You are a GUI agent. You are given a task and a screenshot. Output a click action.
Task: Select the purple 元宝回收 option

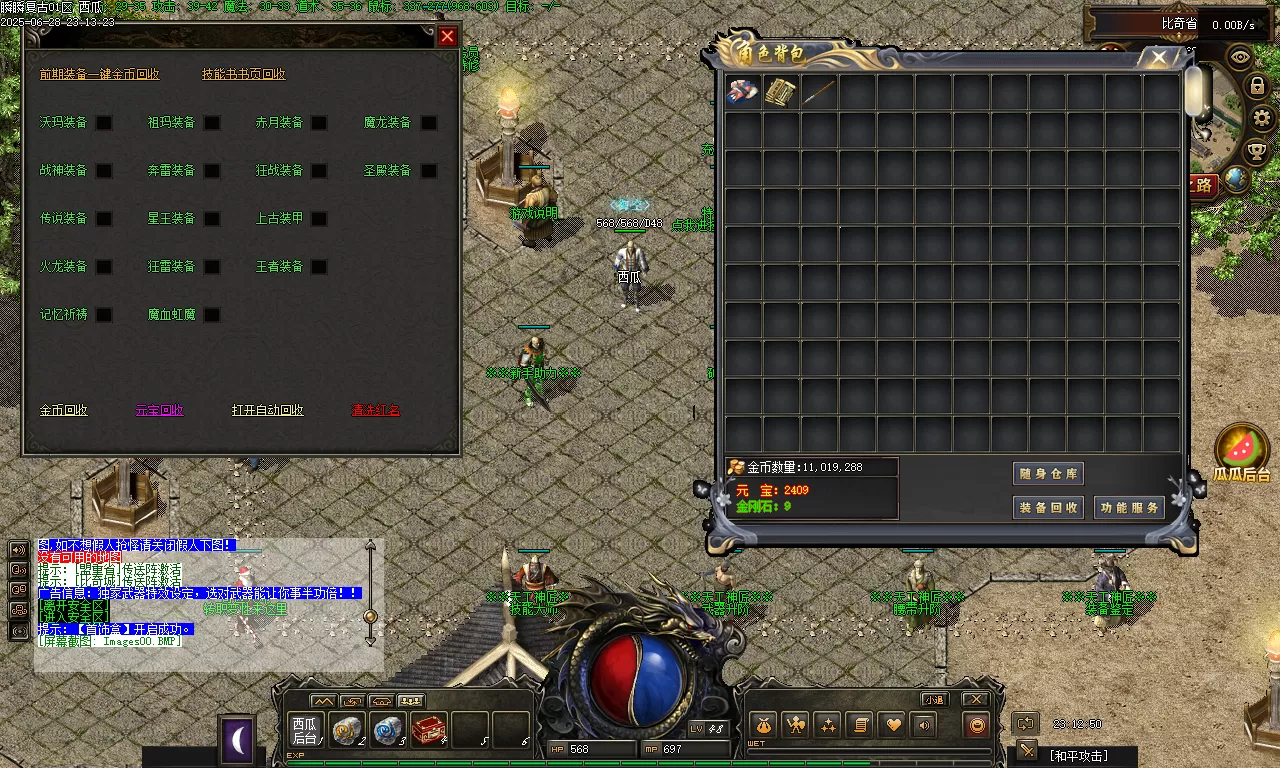pos(160,410)
